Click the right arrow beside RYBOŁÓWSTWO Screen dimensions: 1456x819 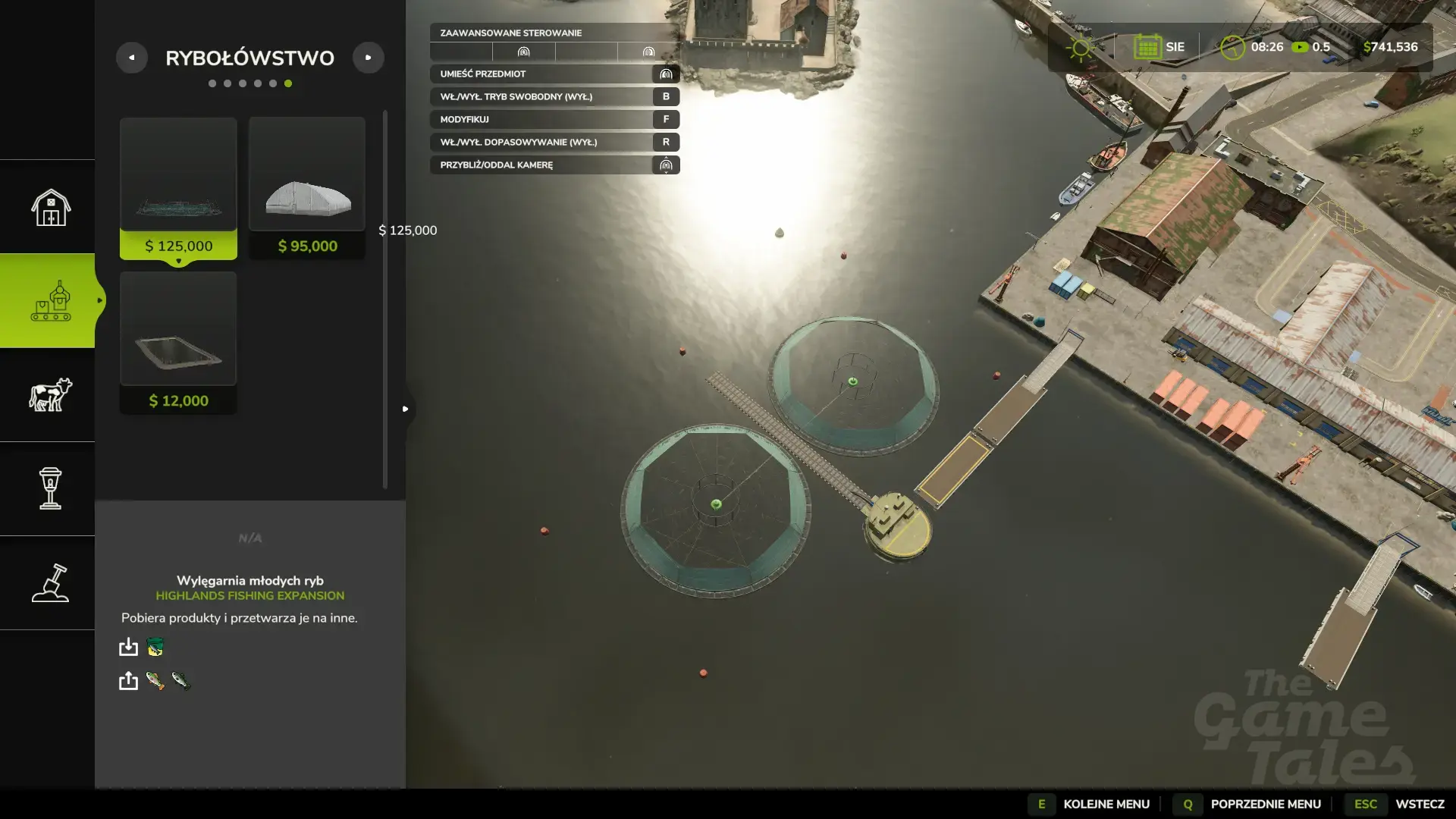tap(369, 57)
